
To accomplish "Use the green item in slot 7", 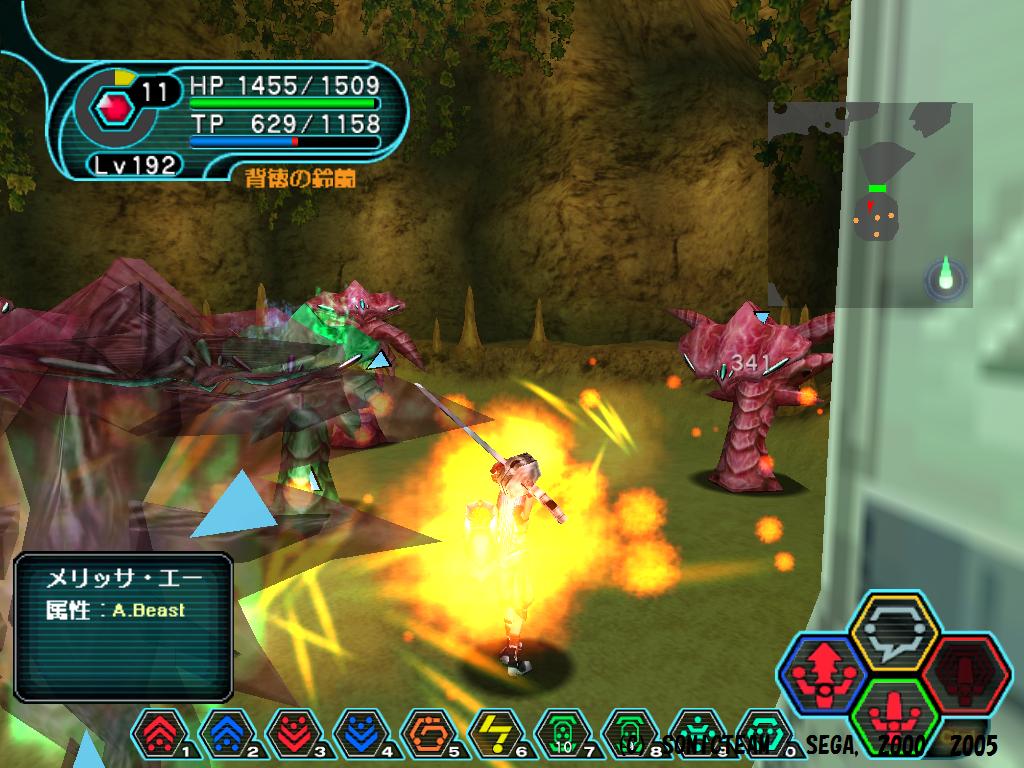I will pos(563,735).
